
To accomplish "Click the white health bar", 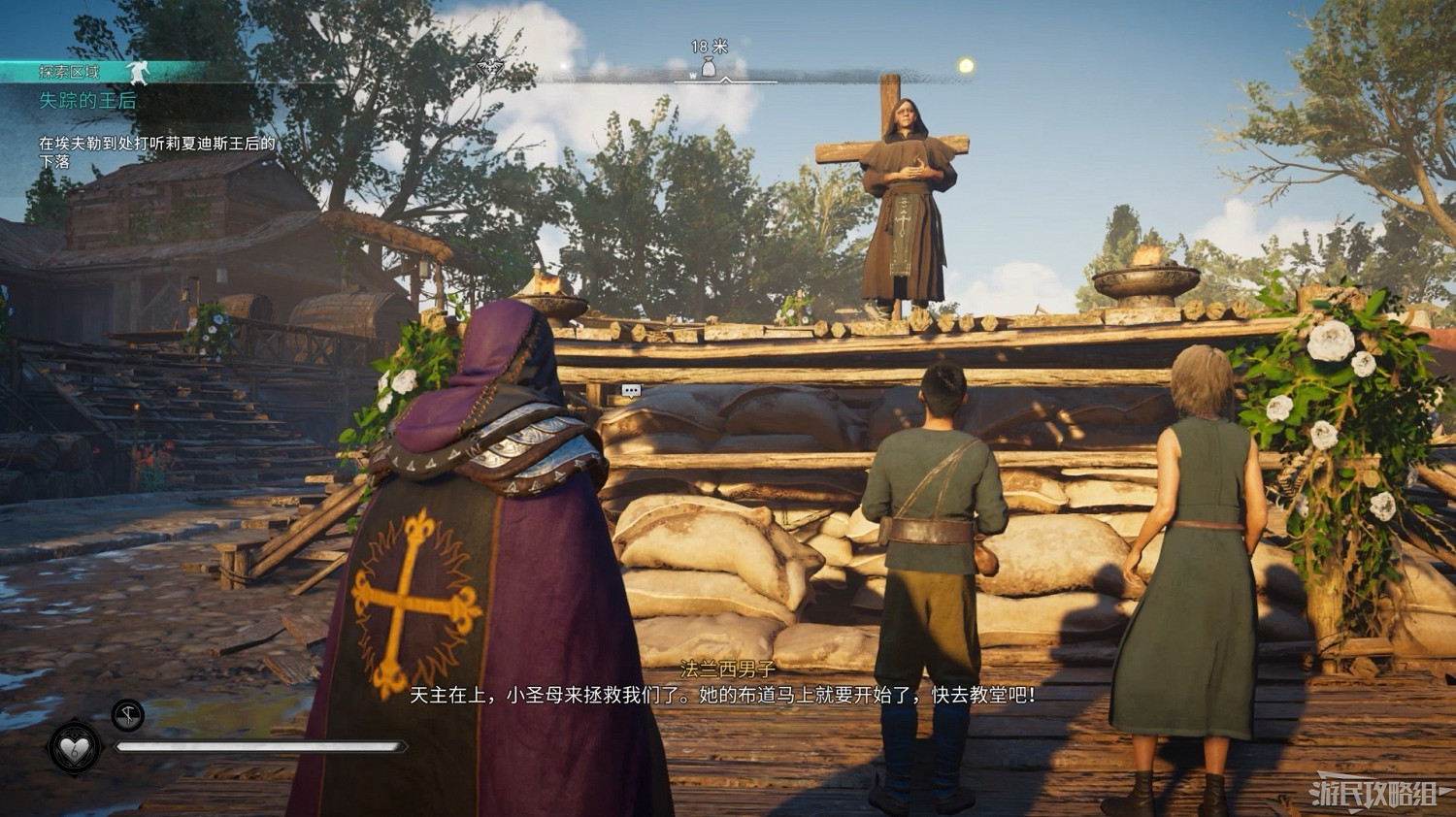I will click(262, 747).
